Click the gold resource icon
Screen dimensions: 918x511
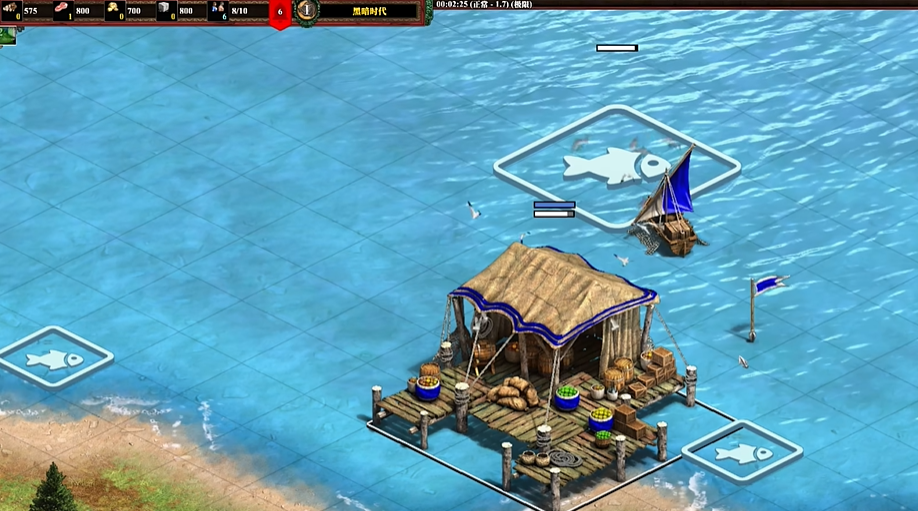(115, 11)
